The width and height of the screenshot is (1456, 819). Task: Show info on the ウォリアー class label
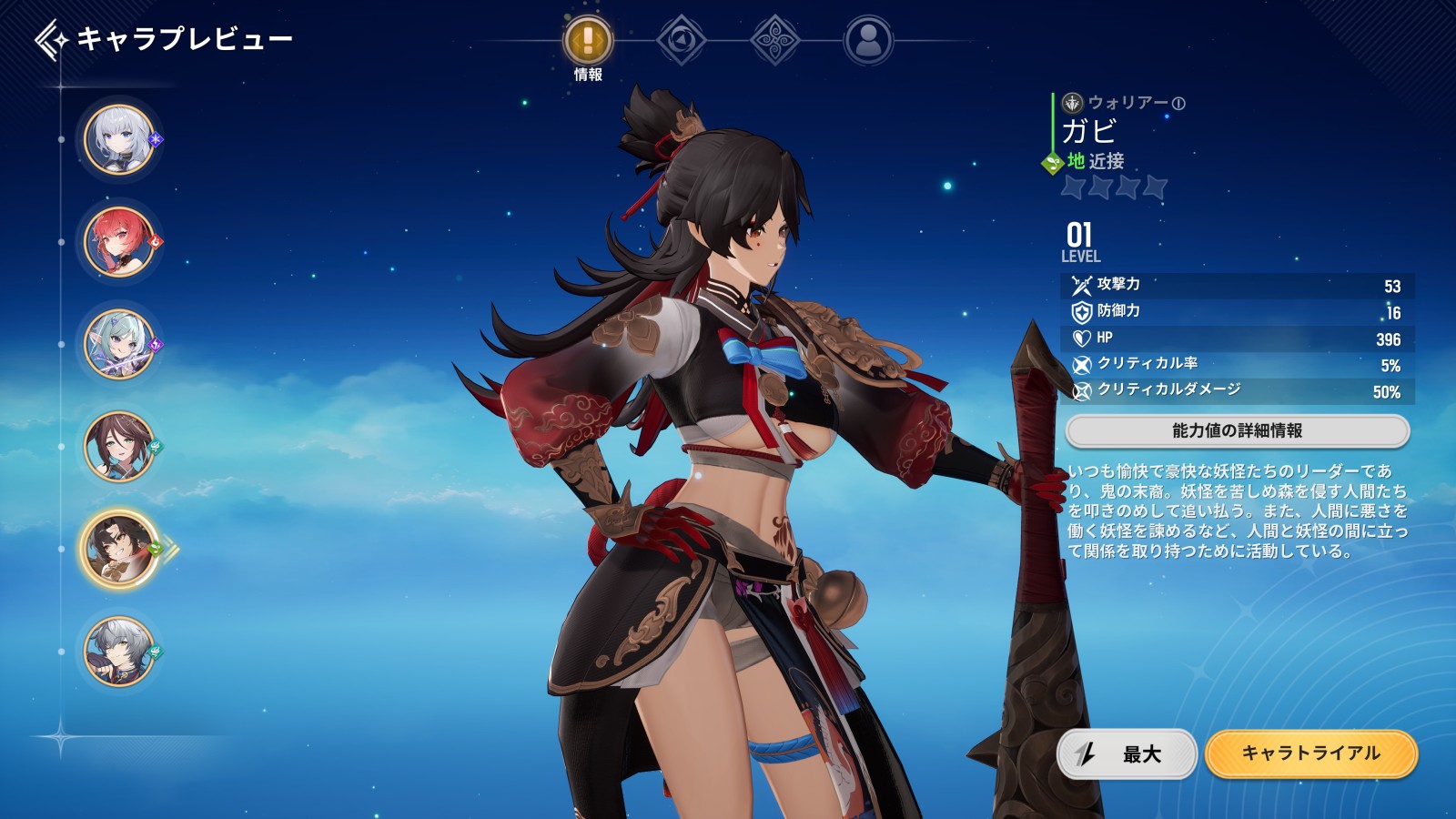pos(1178,104)
